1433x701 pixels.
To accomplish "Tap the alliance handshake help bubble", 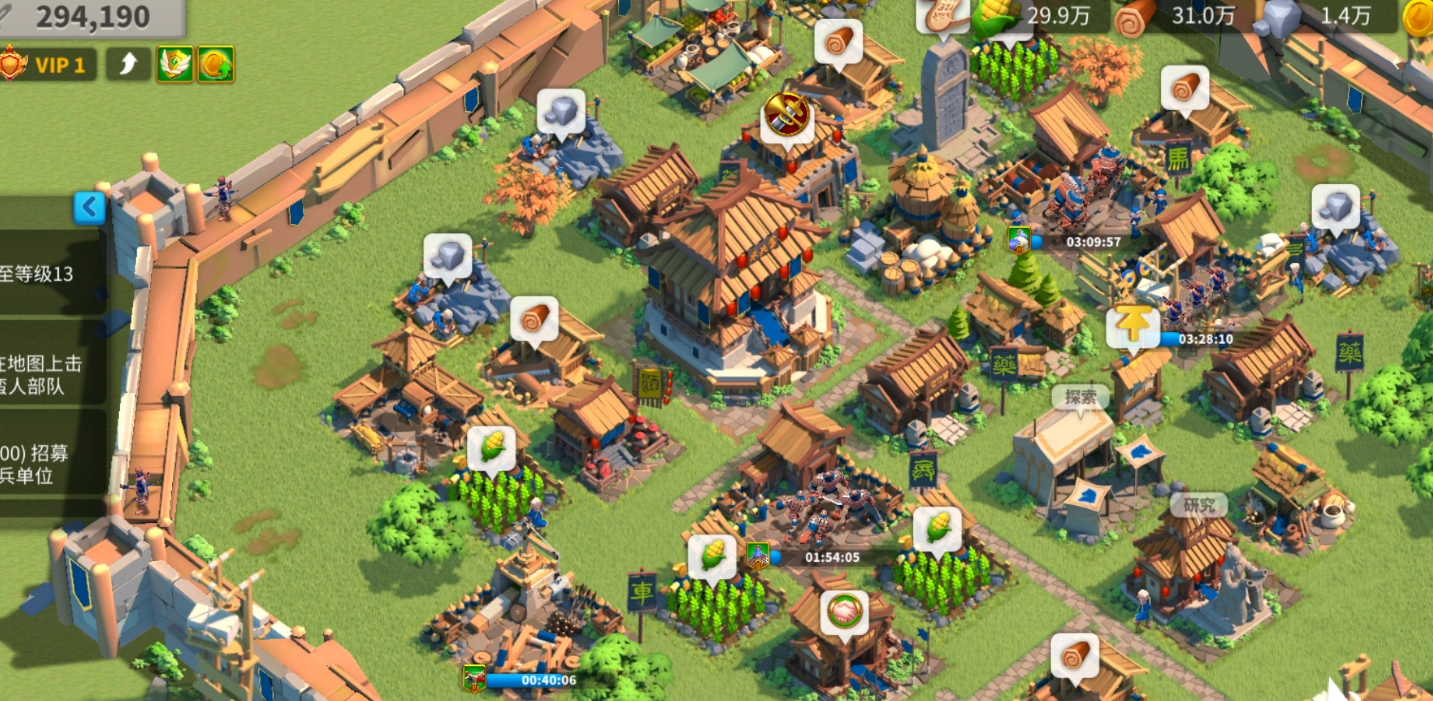I will point(844,612).
